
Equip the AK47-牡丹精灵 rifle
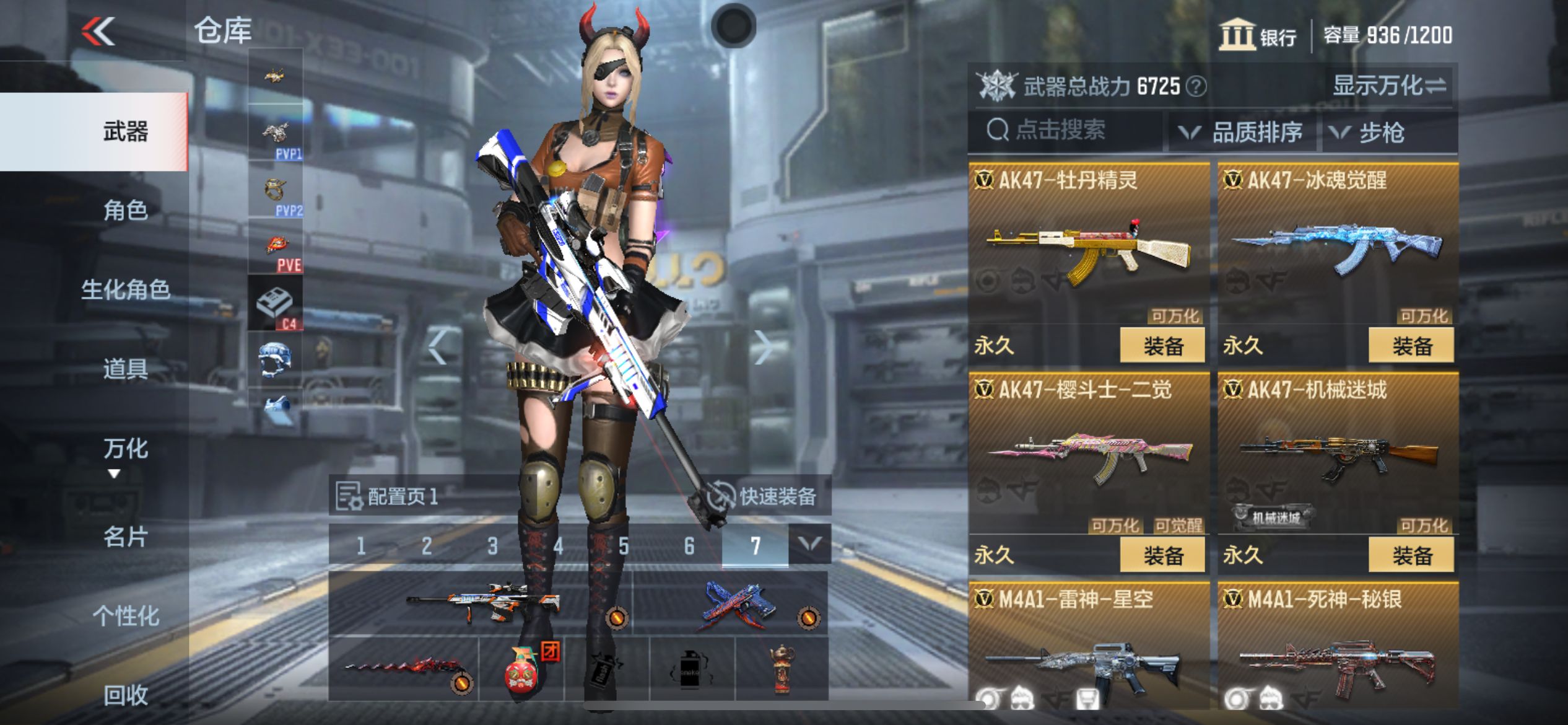click(x=1162, y=346)
